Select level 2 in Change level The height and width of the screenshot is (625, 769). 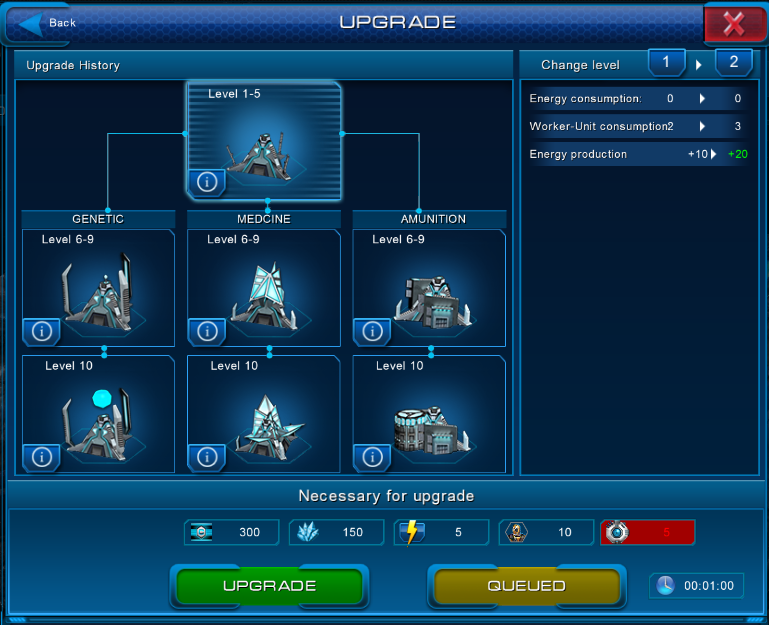733,62
